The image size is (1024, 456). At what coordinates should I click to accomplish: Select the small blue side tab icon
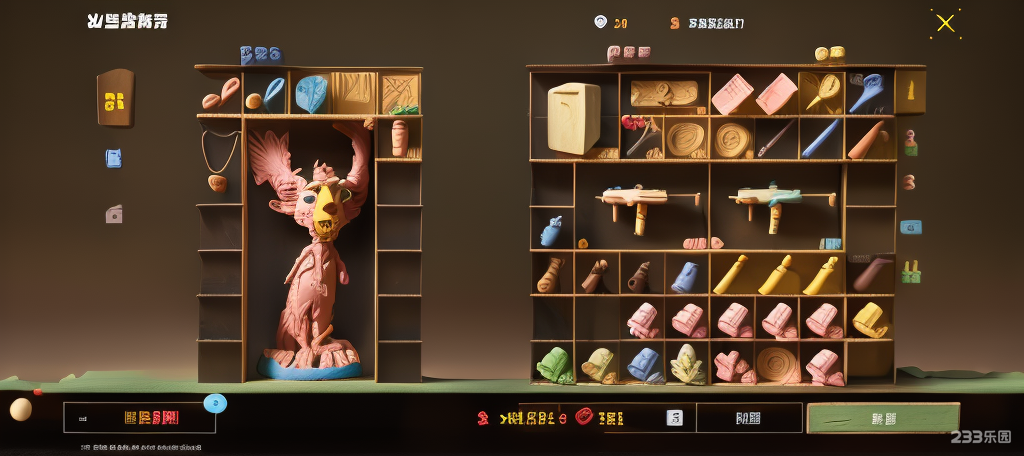[x=113, y=158]
